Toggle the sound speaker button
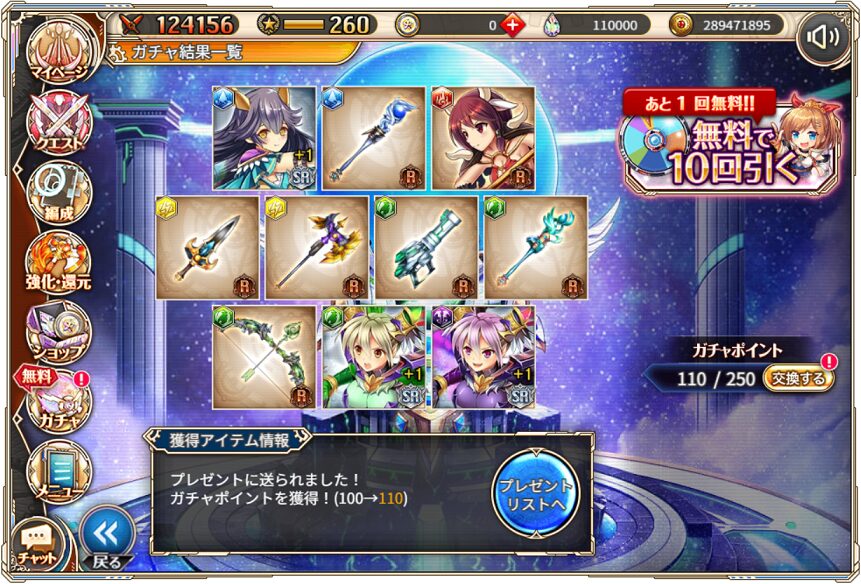Screen dimensions: 861x584 [822, 38]
